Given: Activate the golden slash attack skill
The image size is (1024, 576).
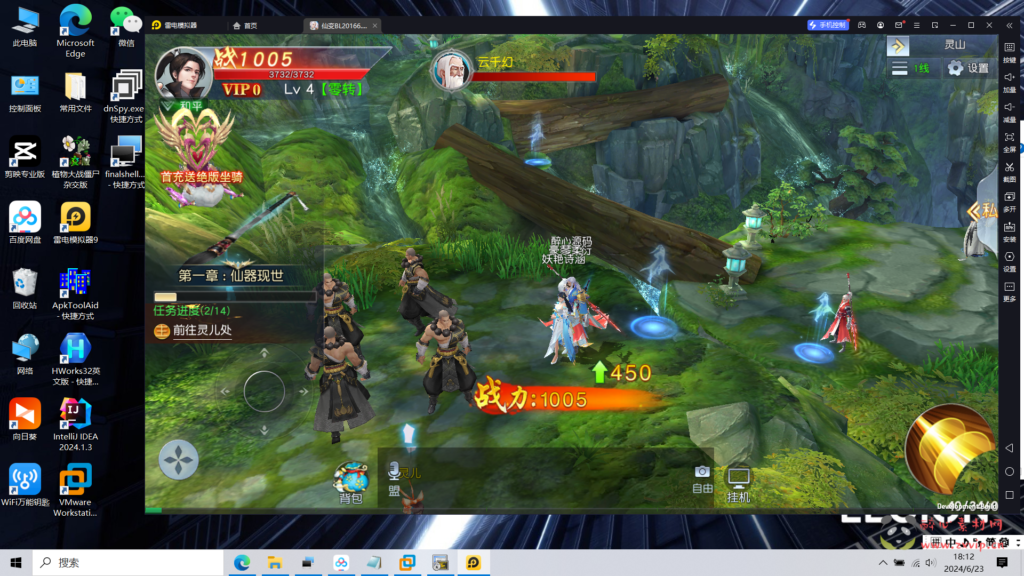Looking at the screenshot, I should pyautogui.click(x=949, y=450).
